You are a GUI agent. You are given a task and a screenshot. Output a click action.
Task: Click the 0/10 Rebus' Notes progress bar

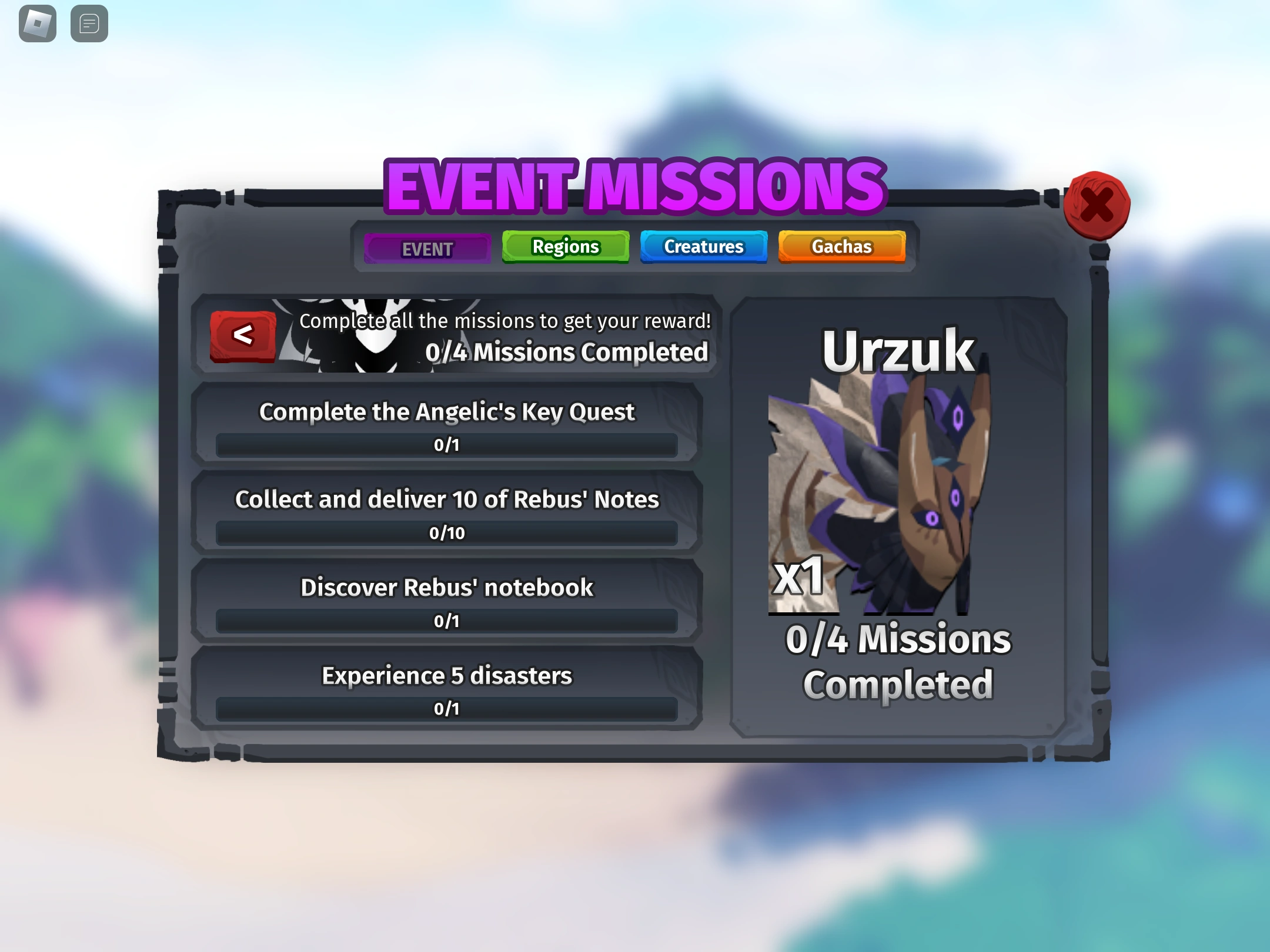(x=448, y=533)
